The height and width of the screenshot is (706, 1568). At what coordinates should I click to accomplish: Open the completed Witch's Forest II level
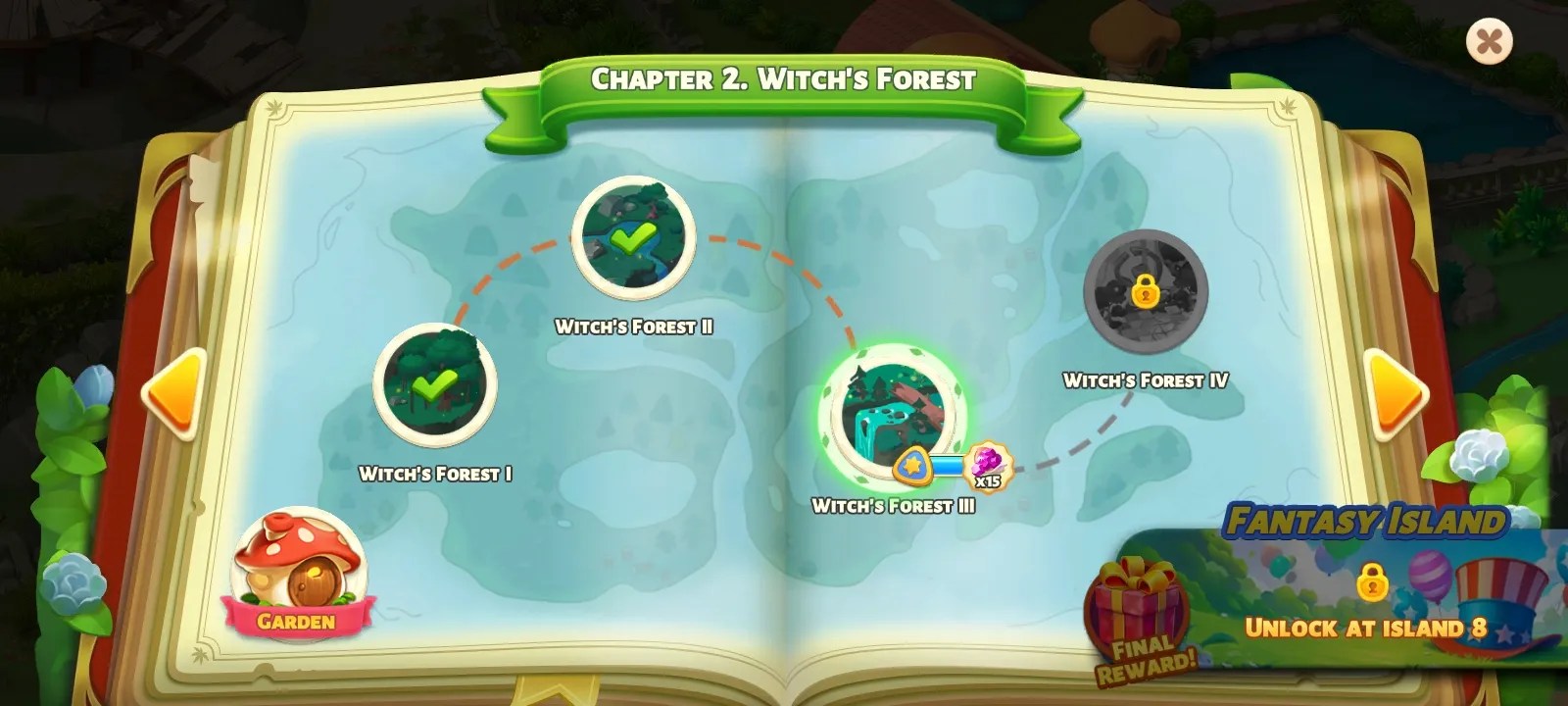point(633,238)
